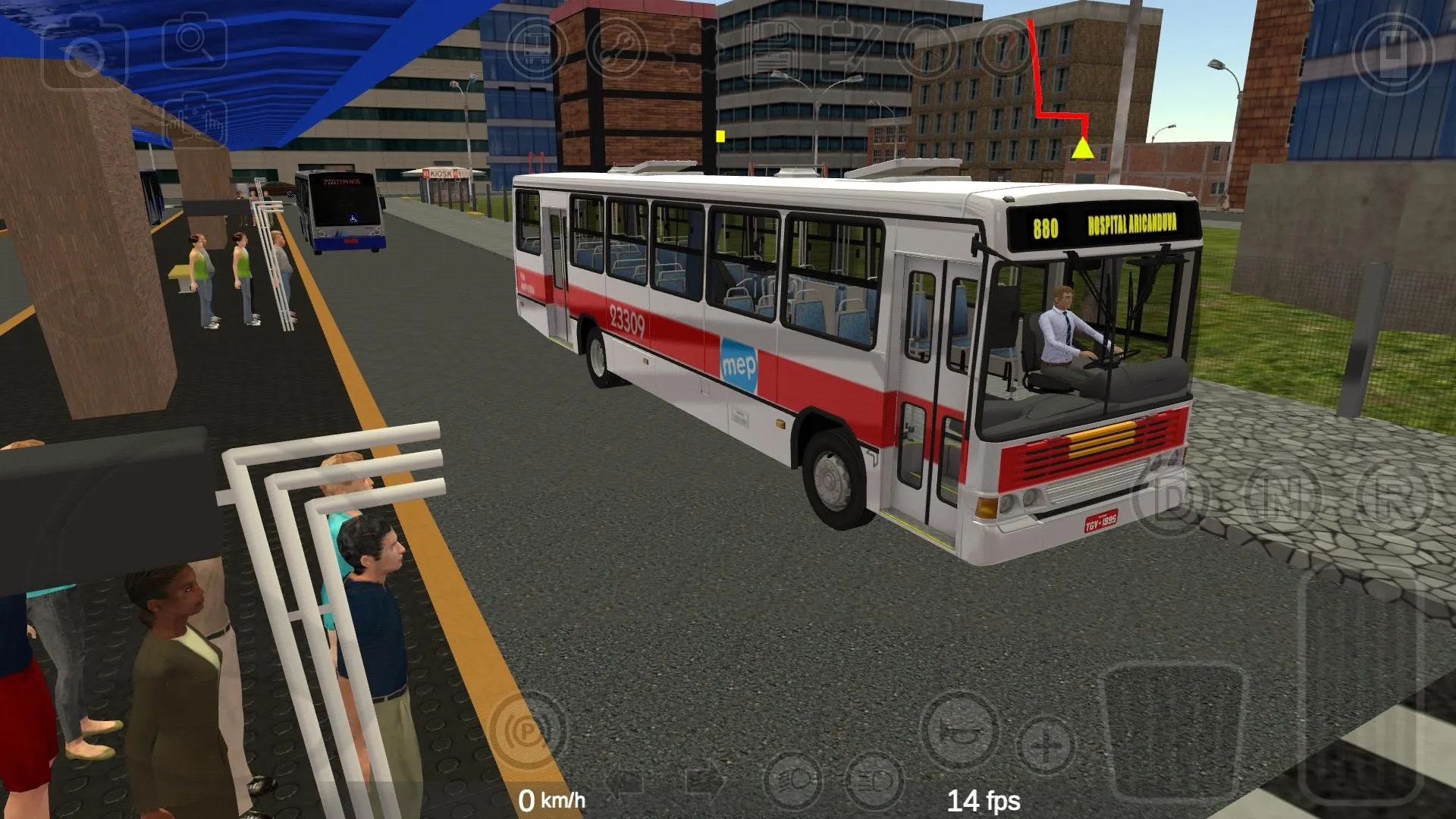Turn on the right turn signal
The height and width of the screenshot is (819, 1456).
(x=701, y=781)
